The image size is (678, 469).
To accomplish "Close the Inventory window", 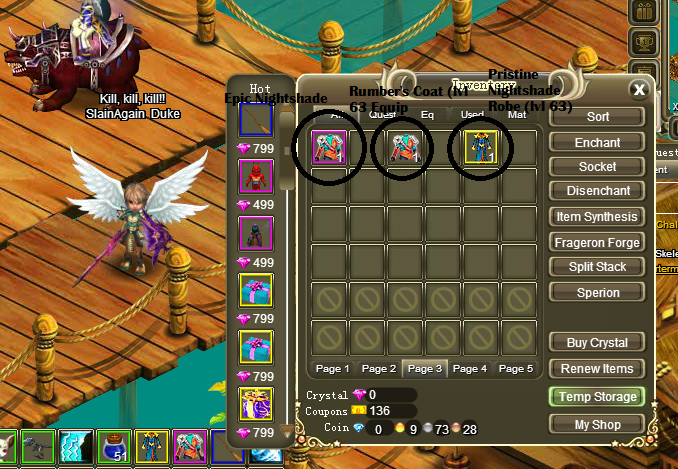I will click(x=638, y=89).
